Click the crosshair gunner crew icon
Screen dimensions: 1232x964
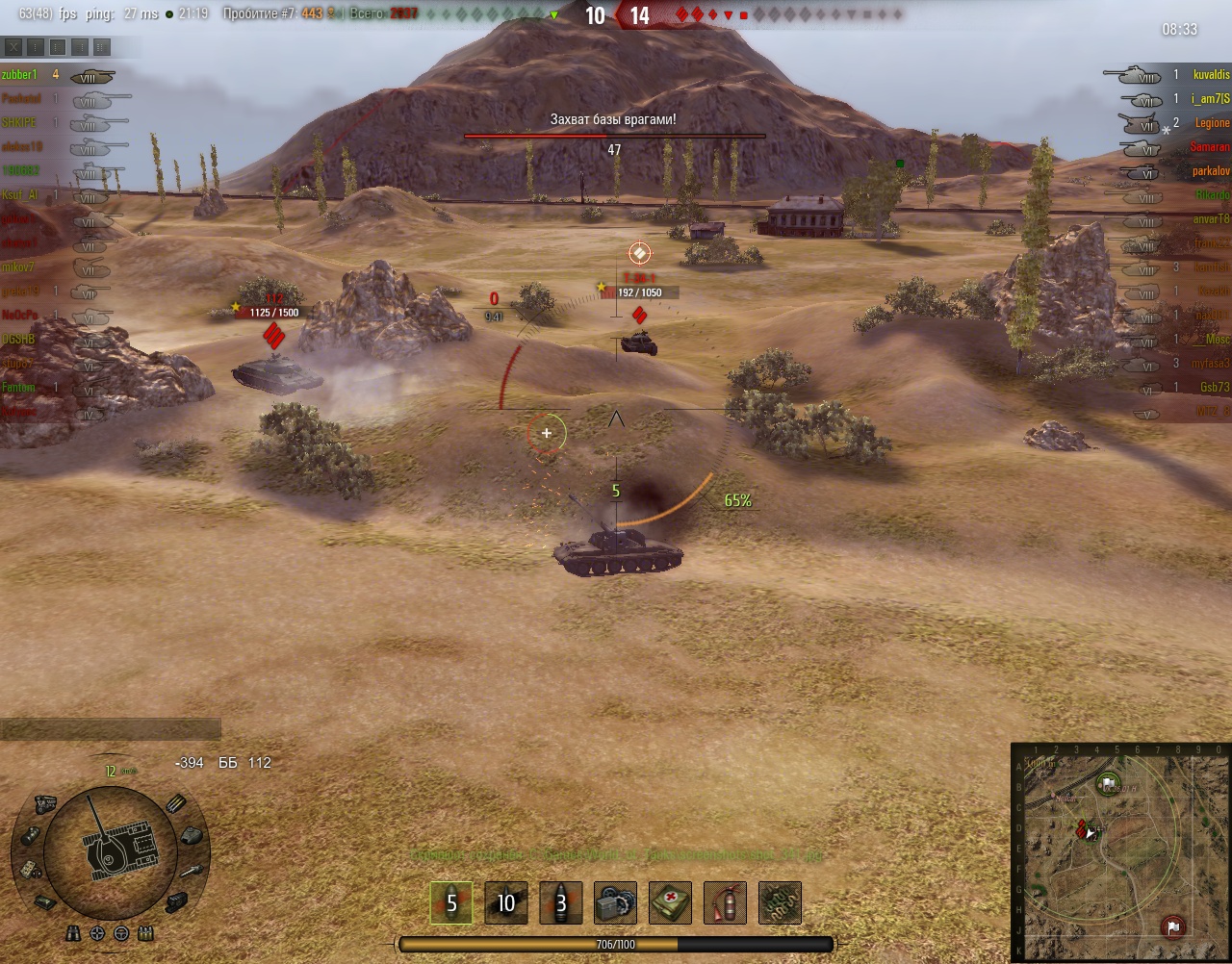97,933
